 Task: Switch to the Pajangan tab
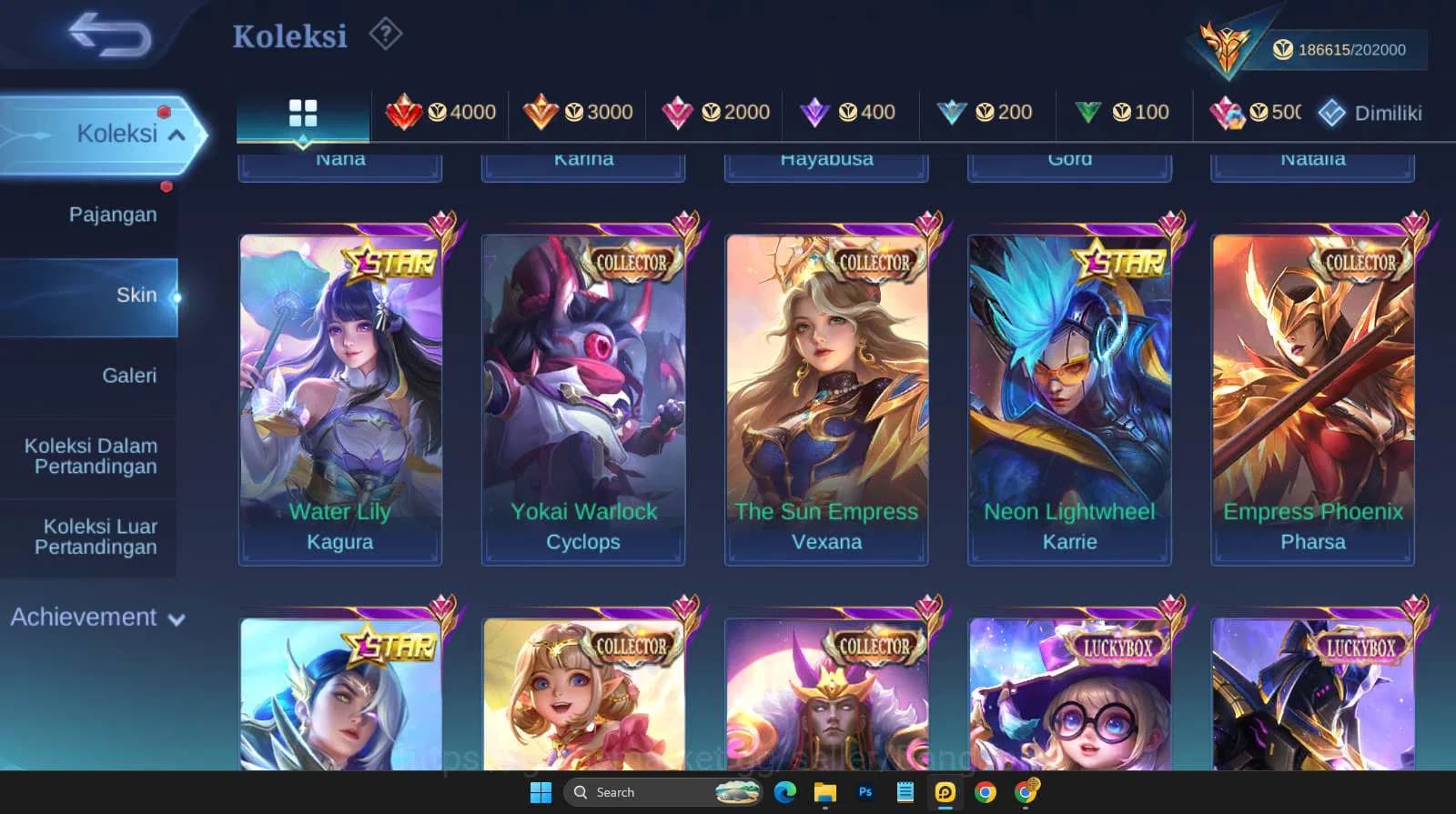coord(111,214)
